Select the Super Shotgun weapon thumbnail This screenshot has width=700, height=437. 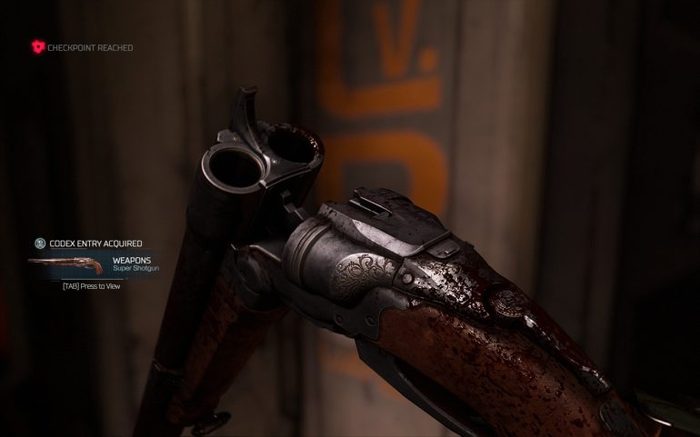coord(67,266)
